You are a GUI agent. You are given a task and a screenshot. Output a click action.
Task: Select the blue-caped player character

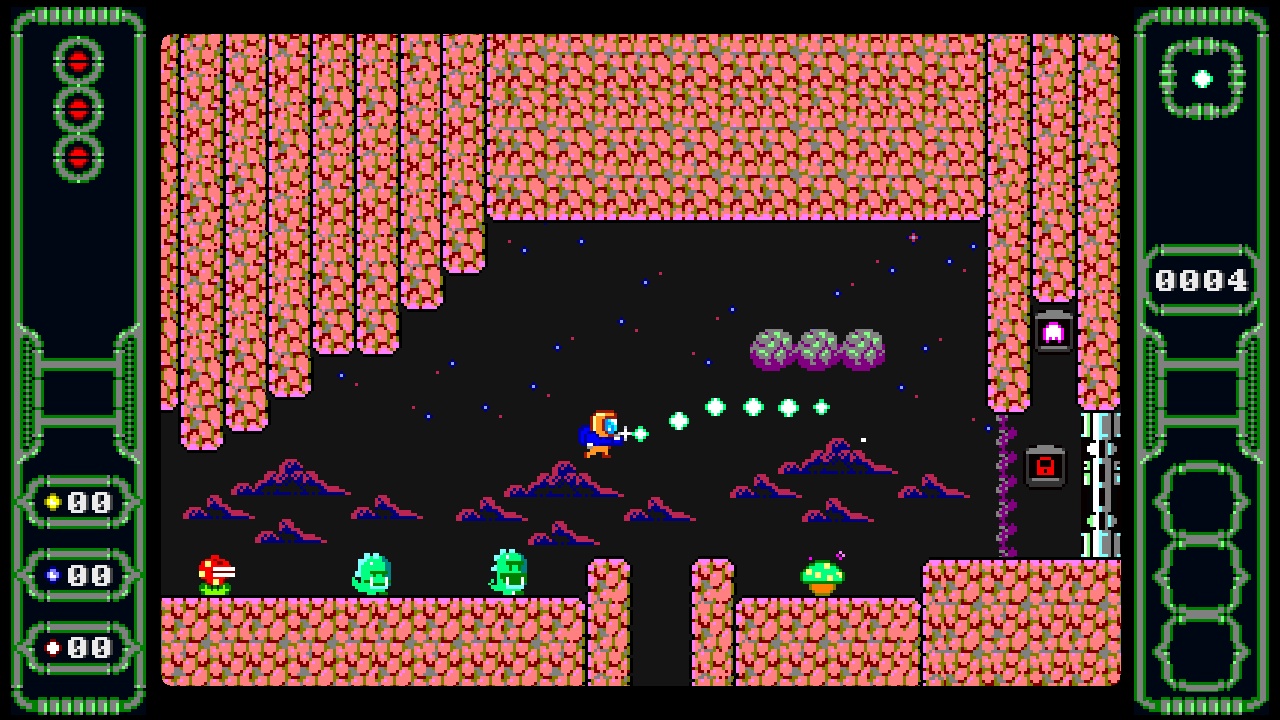597,432
